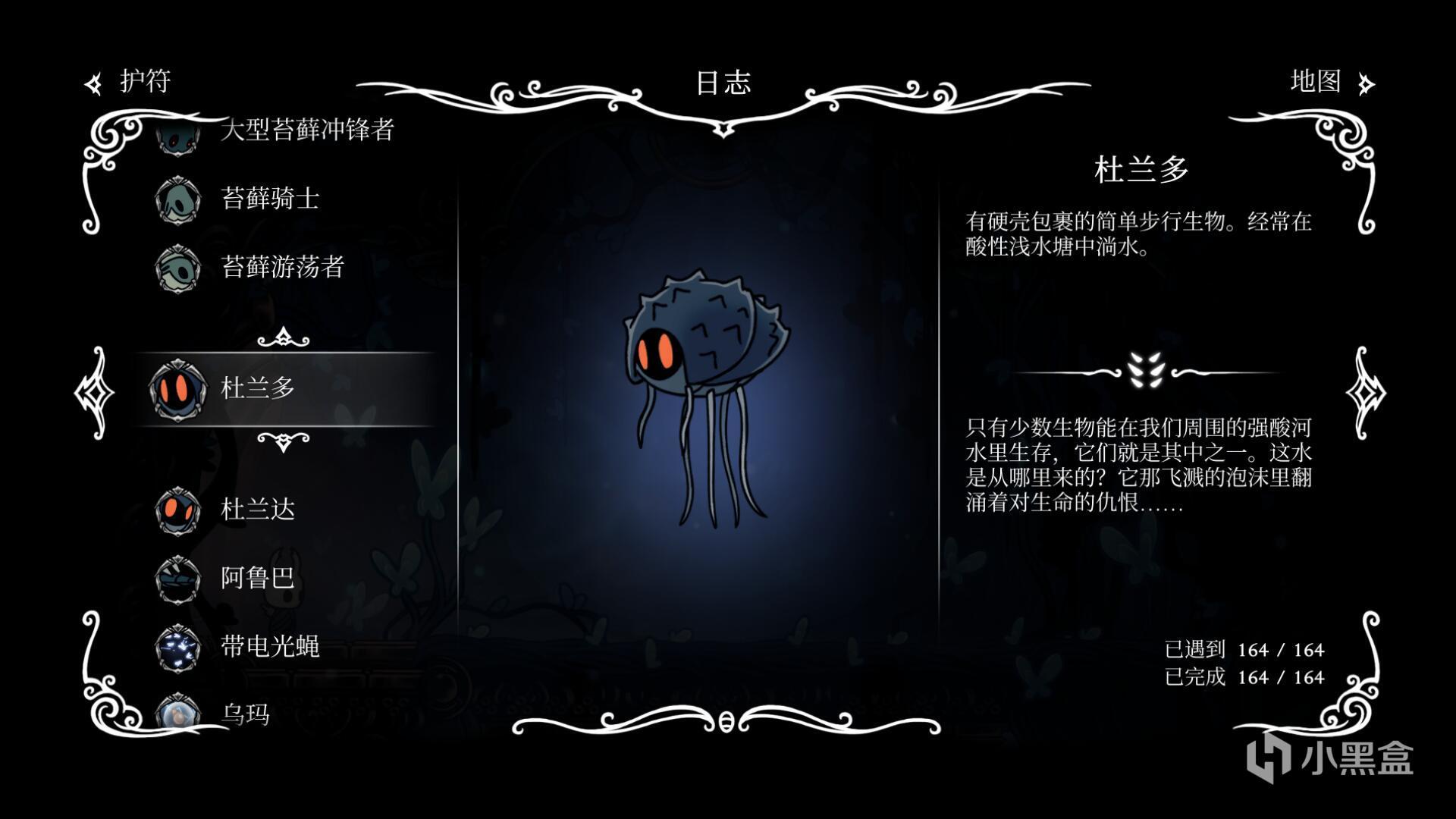Viewport: 1456px width, 819px height.
Task: Open the 乌玛 journal entry
Action: 245,714
